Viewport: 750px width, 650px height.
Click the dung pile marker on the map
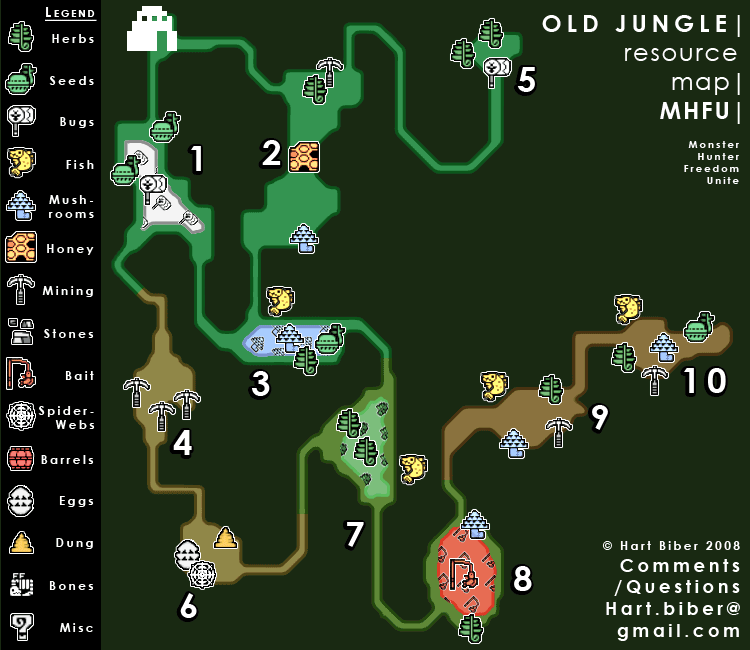(225, 538)
